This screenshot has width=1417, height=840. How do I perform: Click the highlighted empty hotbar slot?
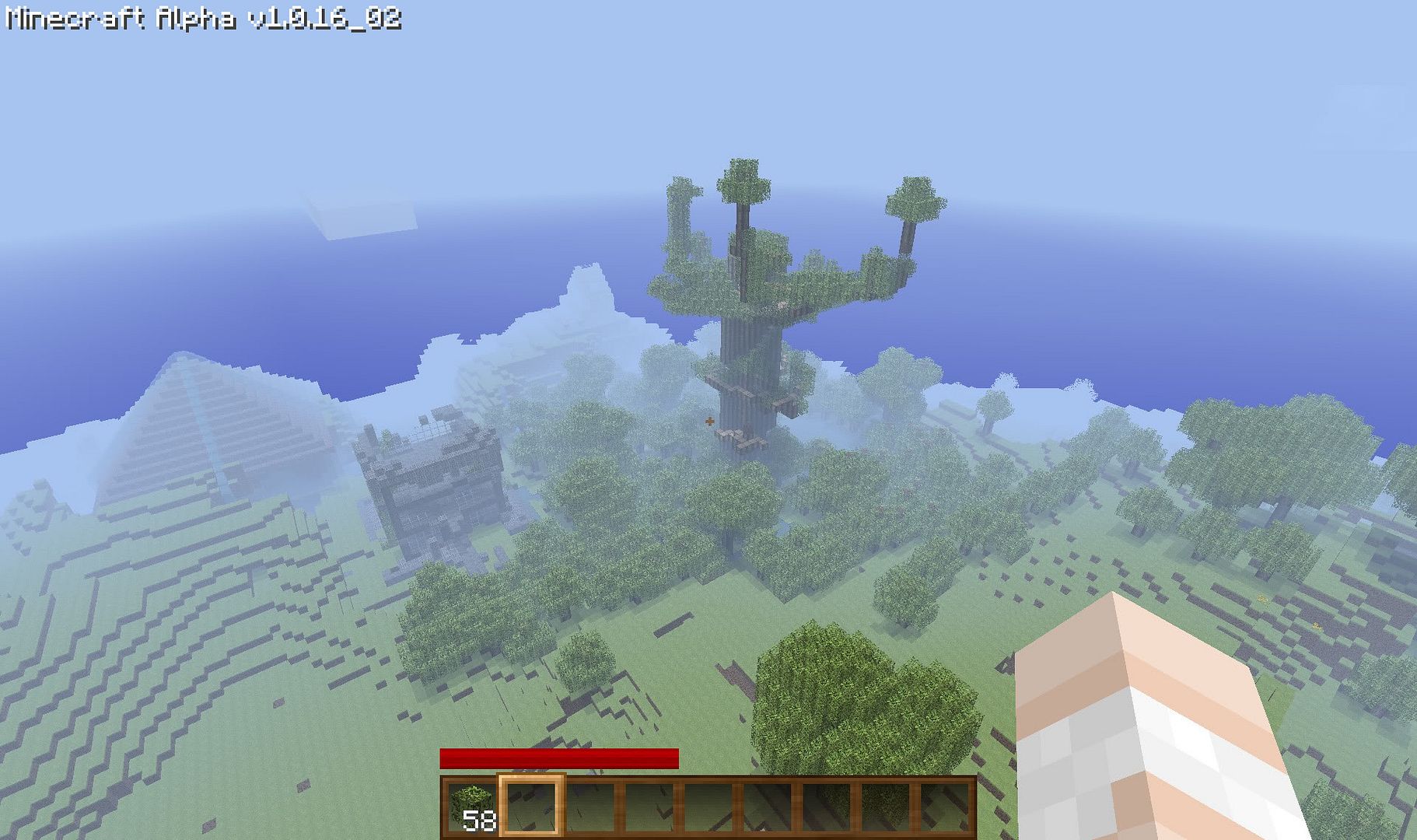pyautogui.click(x=531, y=806)
